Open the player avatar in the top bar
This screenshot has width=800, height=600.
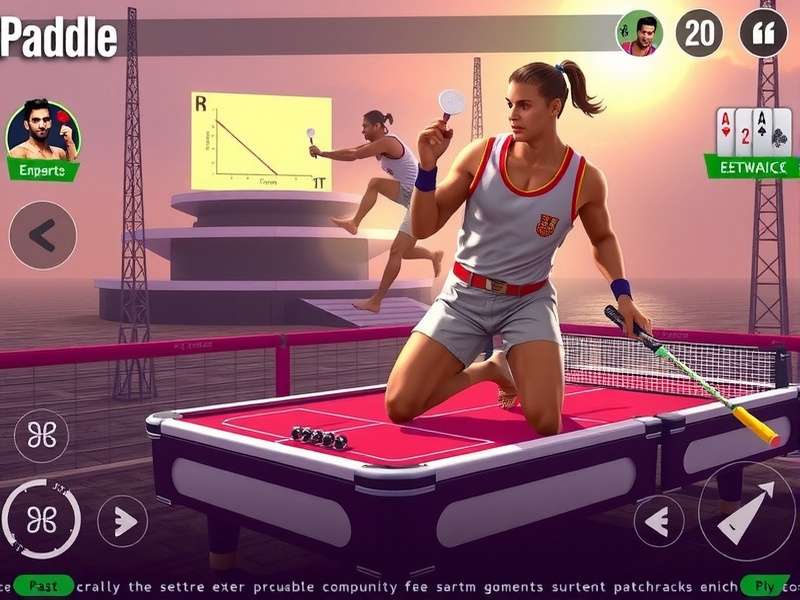(x=639, y=33)
